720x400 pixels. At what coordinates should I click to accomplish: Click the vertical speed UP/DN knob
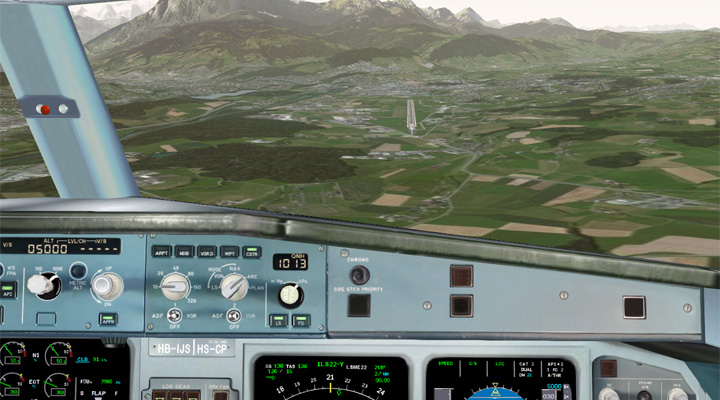(107, 285)
